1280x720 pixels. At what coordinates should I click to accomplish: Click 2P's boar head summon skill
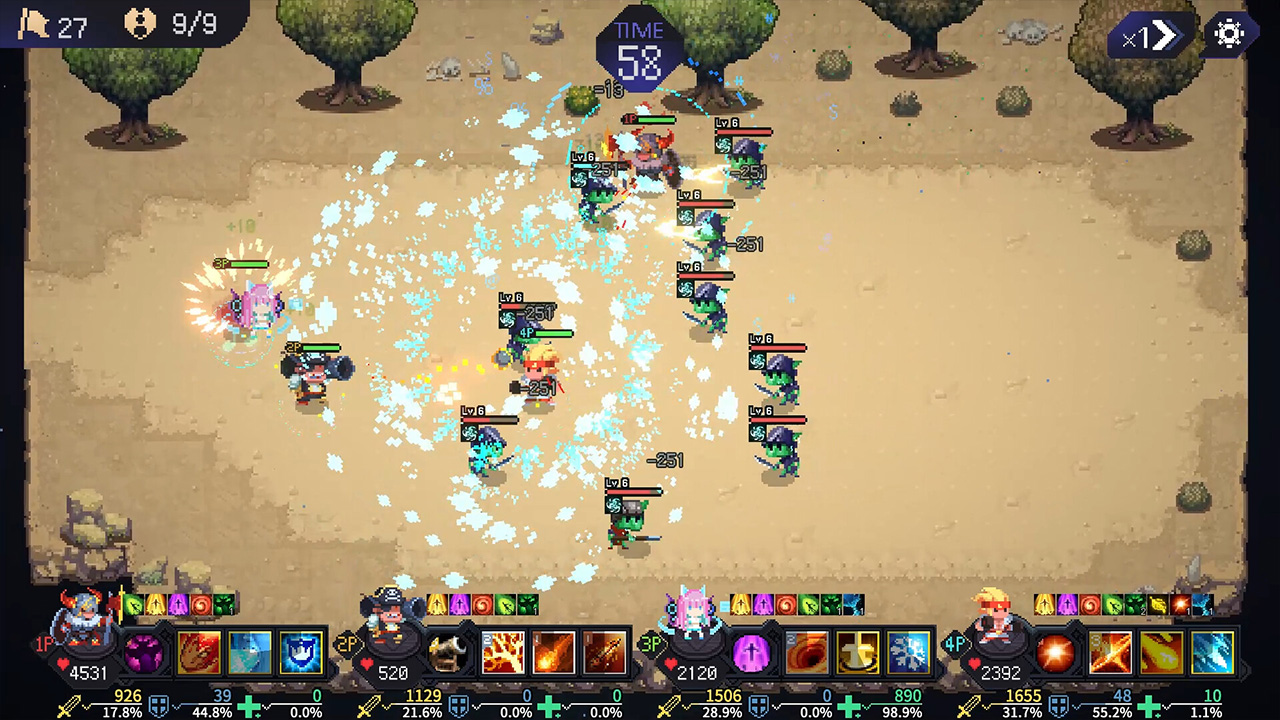448,652
